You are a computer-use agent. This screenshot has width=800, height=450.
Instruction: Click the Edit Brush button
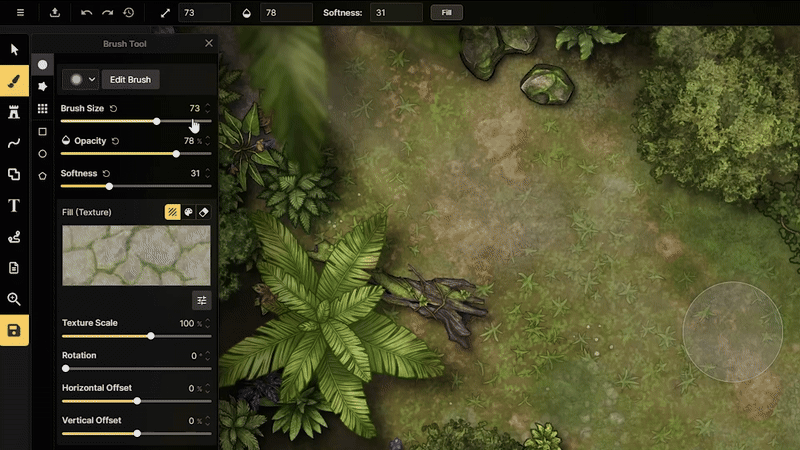click(x=130, y=79)
